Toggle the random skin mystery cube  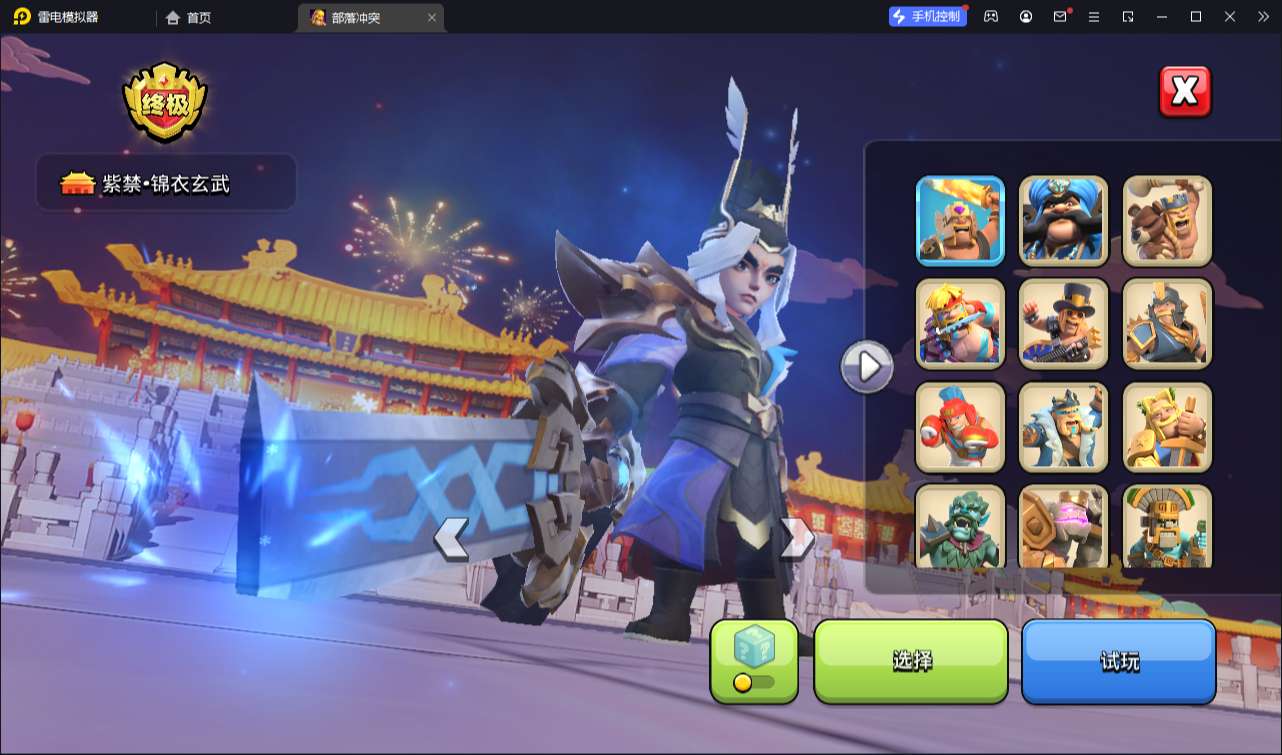pos(754,661)
